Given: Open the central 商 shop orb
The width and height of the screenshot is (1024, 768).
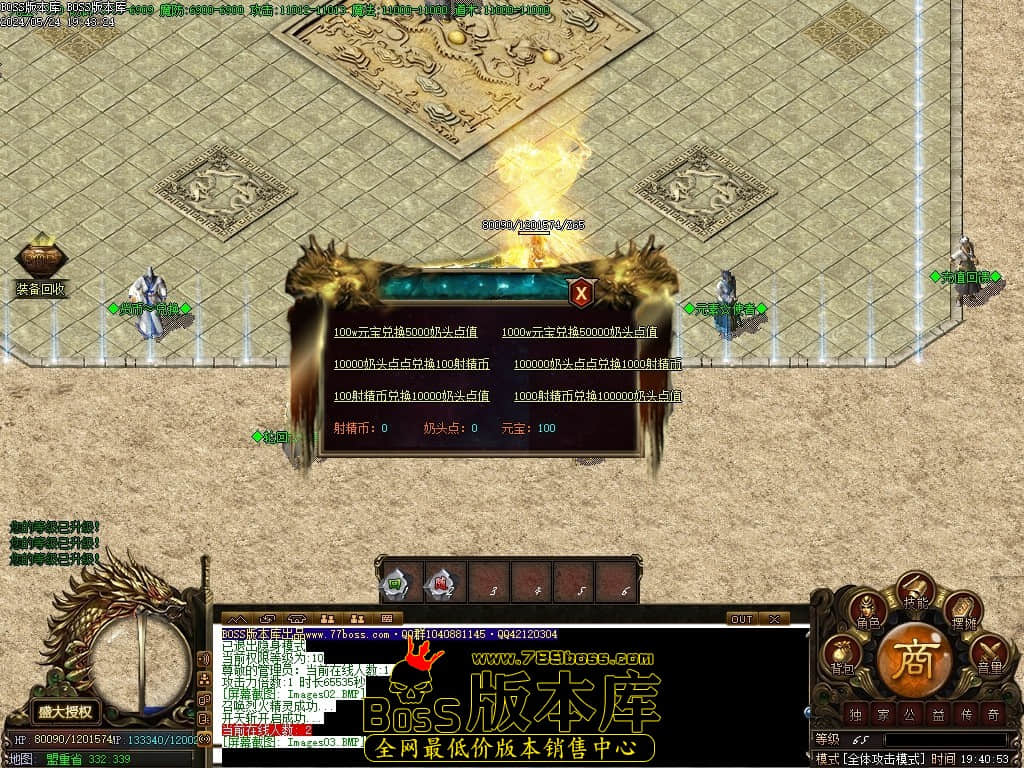Looking at the screenshot, I should (915, 658).
